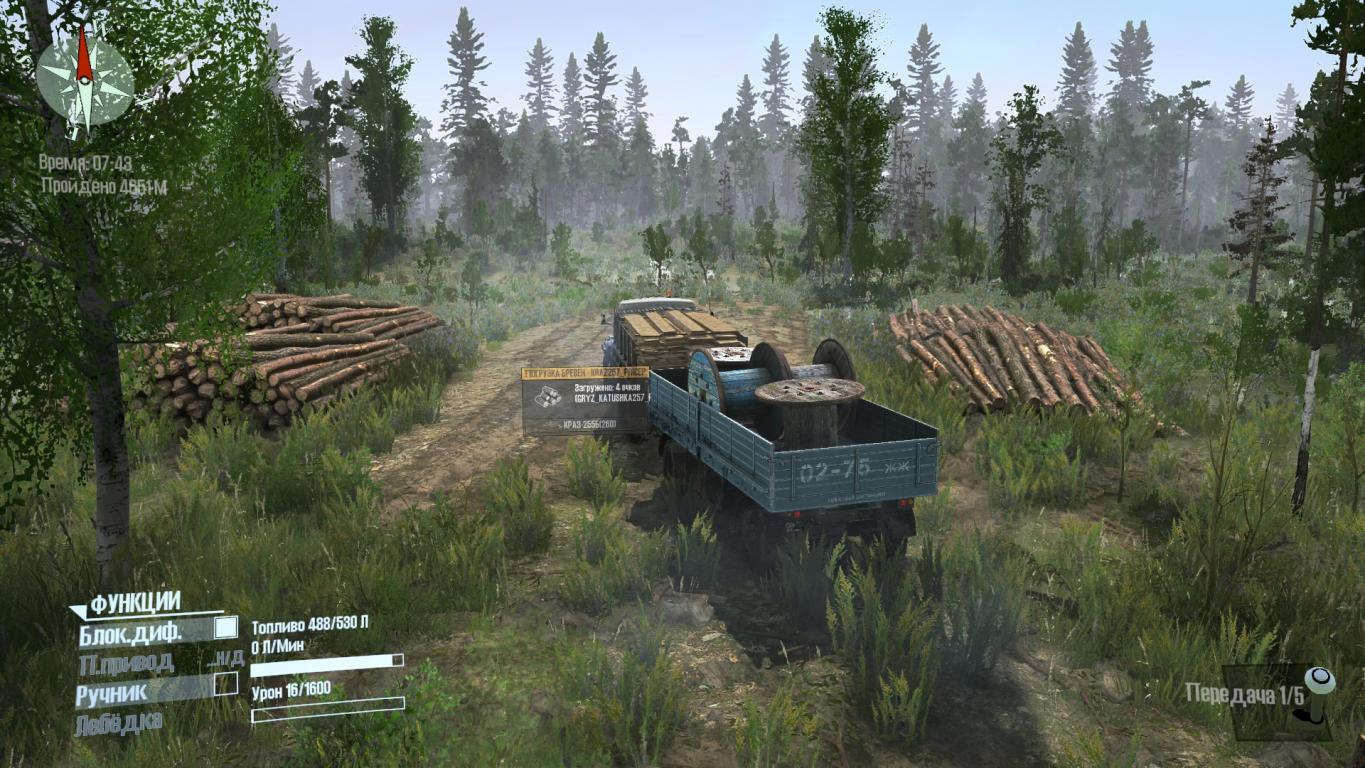Image resolution: width=1365 pixels, height=768 pixels.
Task: Toggle the Ручник handbrake checkbox
Action: (226, 683)
